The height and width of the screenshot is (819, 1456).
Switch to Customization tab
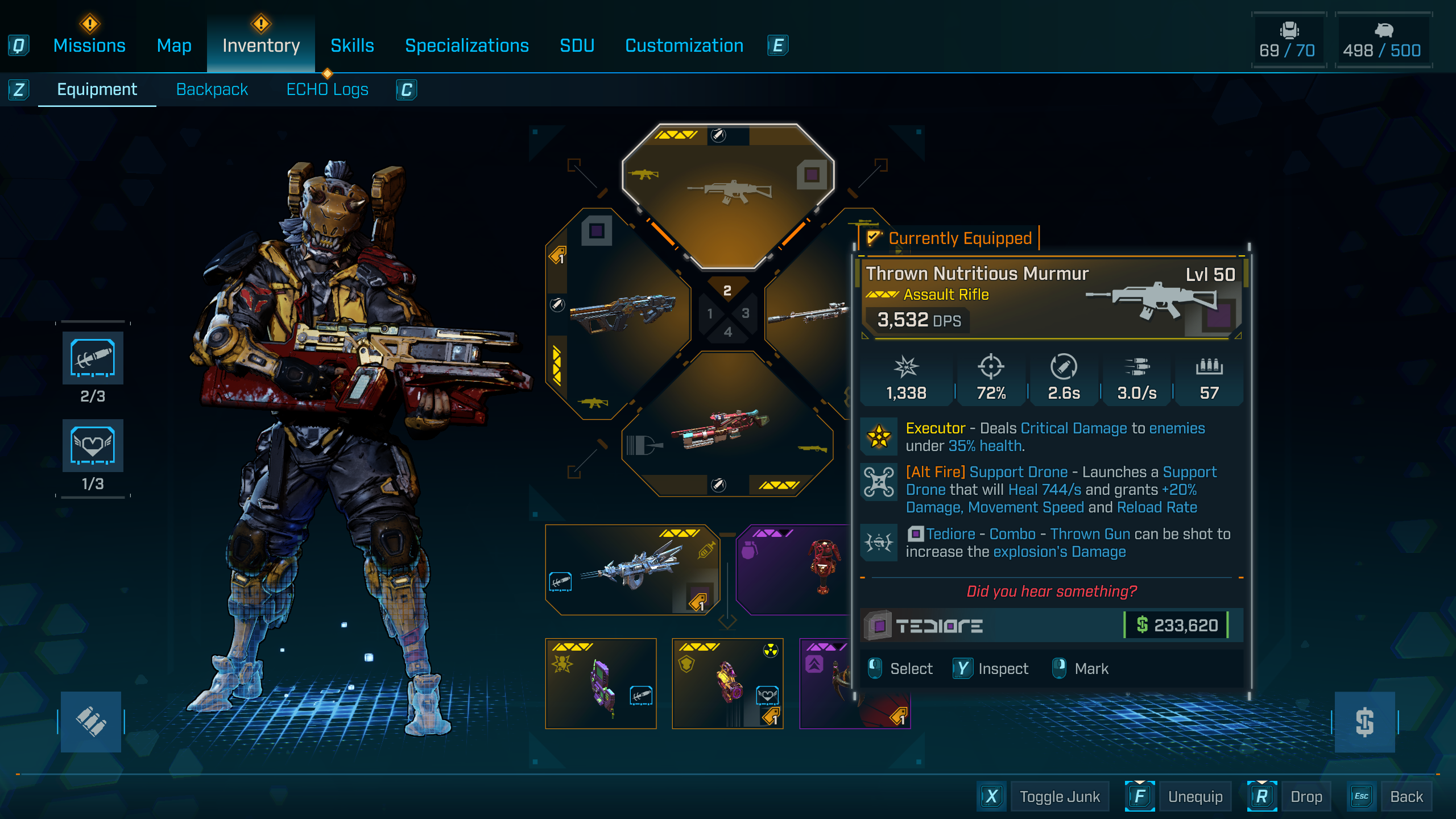pyautogui.click(x=684, y=45)
